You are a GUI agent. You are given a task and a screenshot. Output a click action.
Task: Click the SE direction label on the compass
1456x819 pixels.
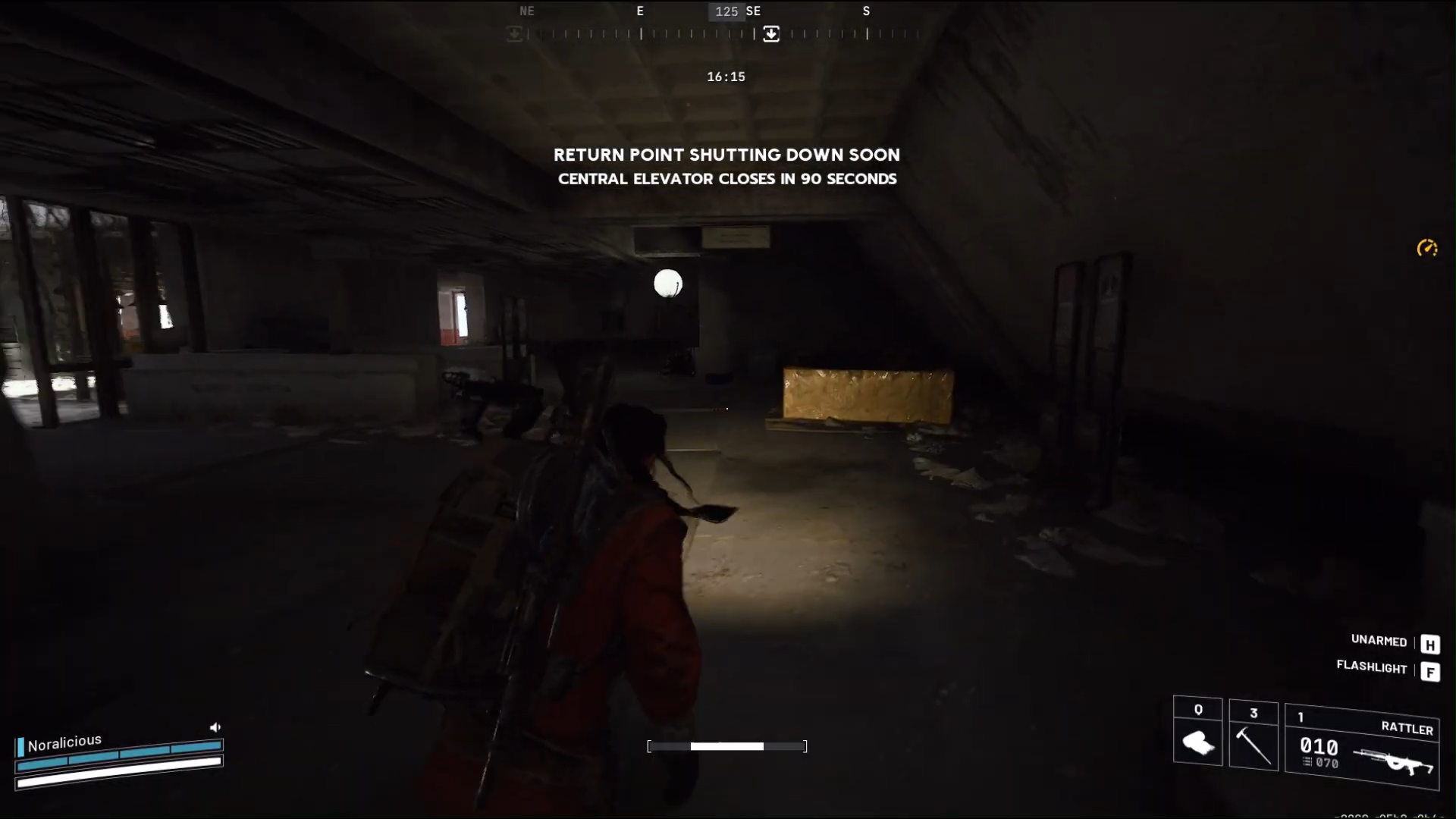754,11
